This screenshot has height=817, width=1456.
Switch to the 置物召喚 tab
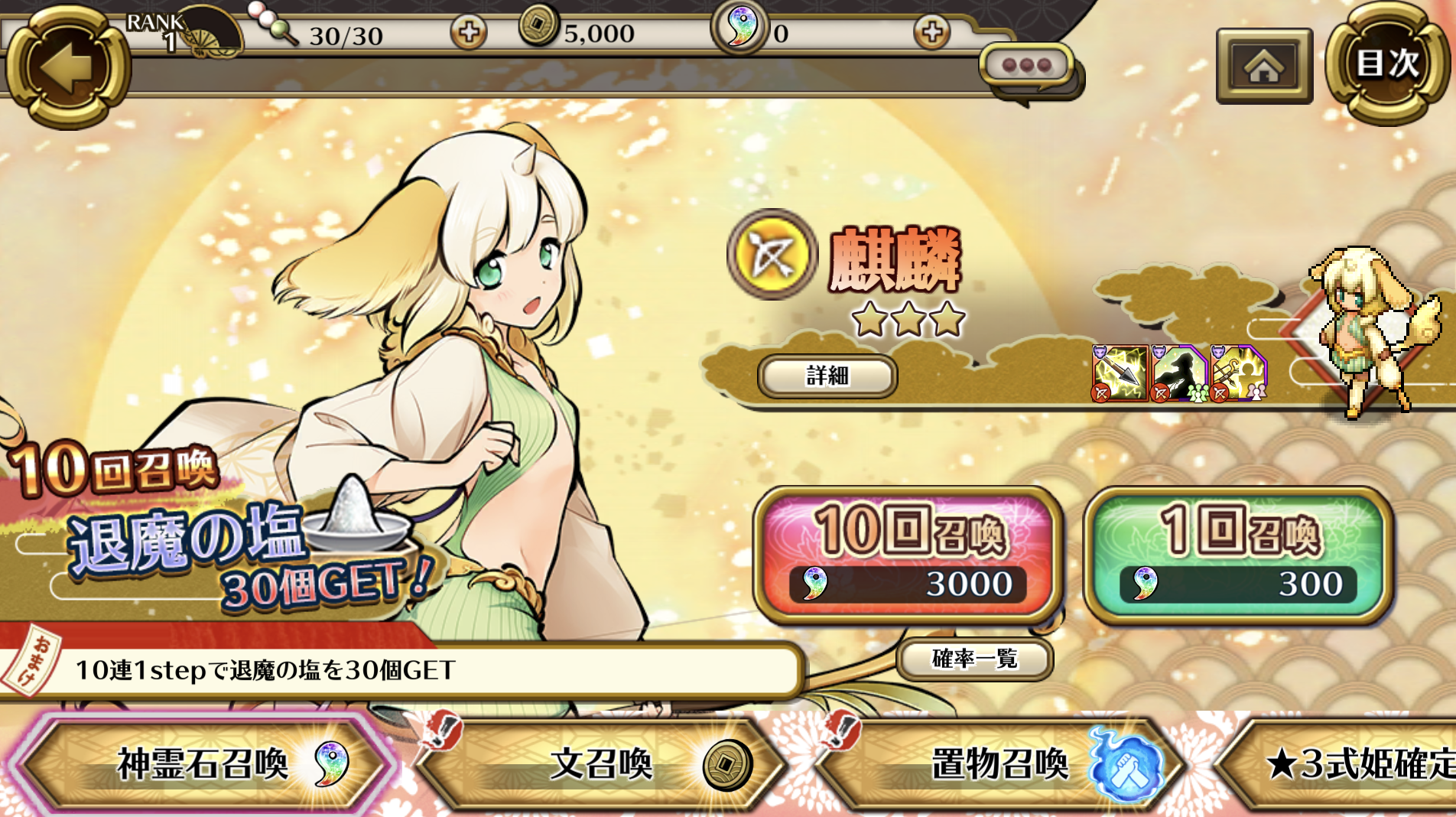tap(1000, 763)
